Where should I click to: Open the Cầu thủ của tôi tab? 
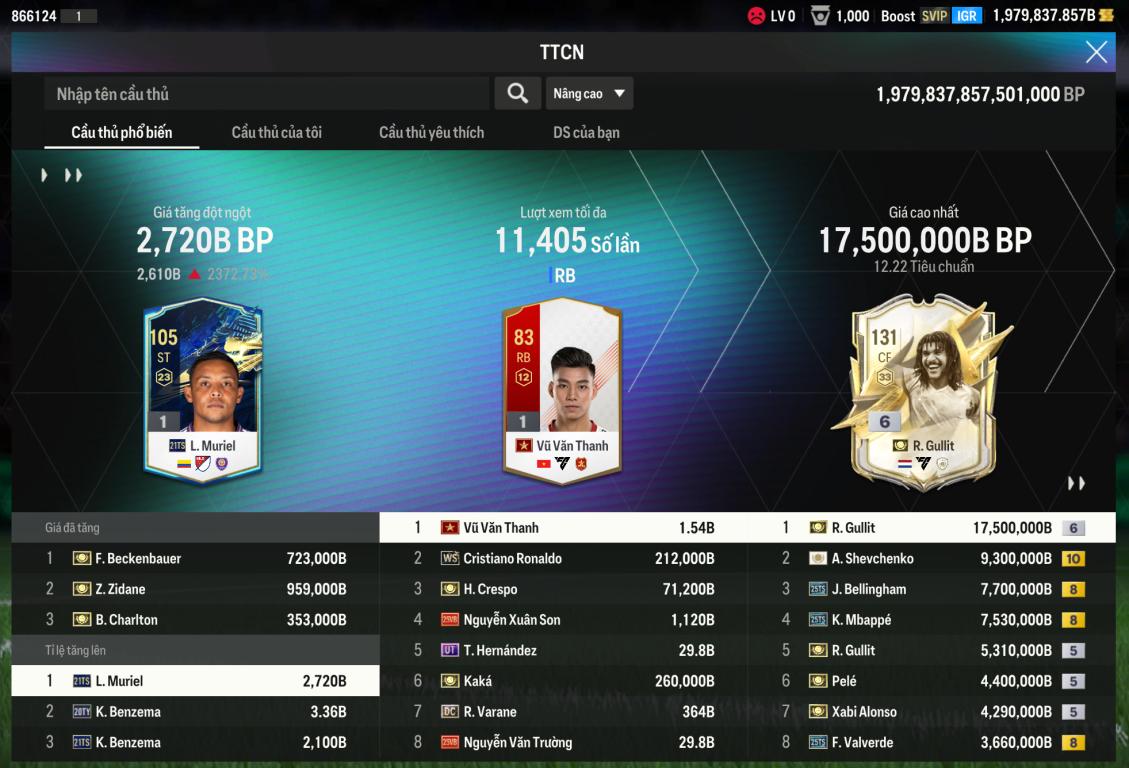(x=276, y=133)
